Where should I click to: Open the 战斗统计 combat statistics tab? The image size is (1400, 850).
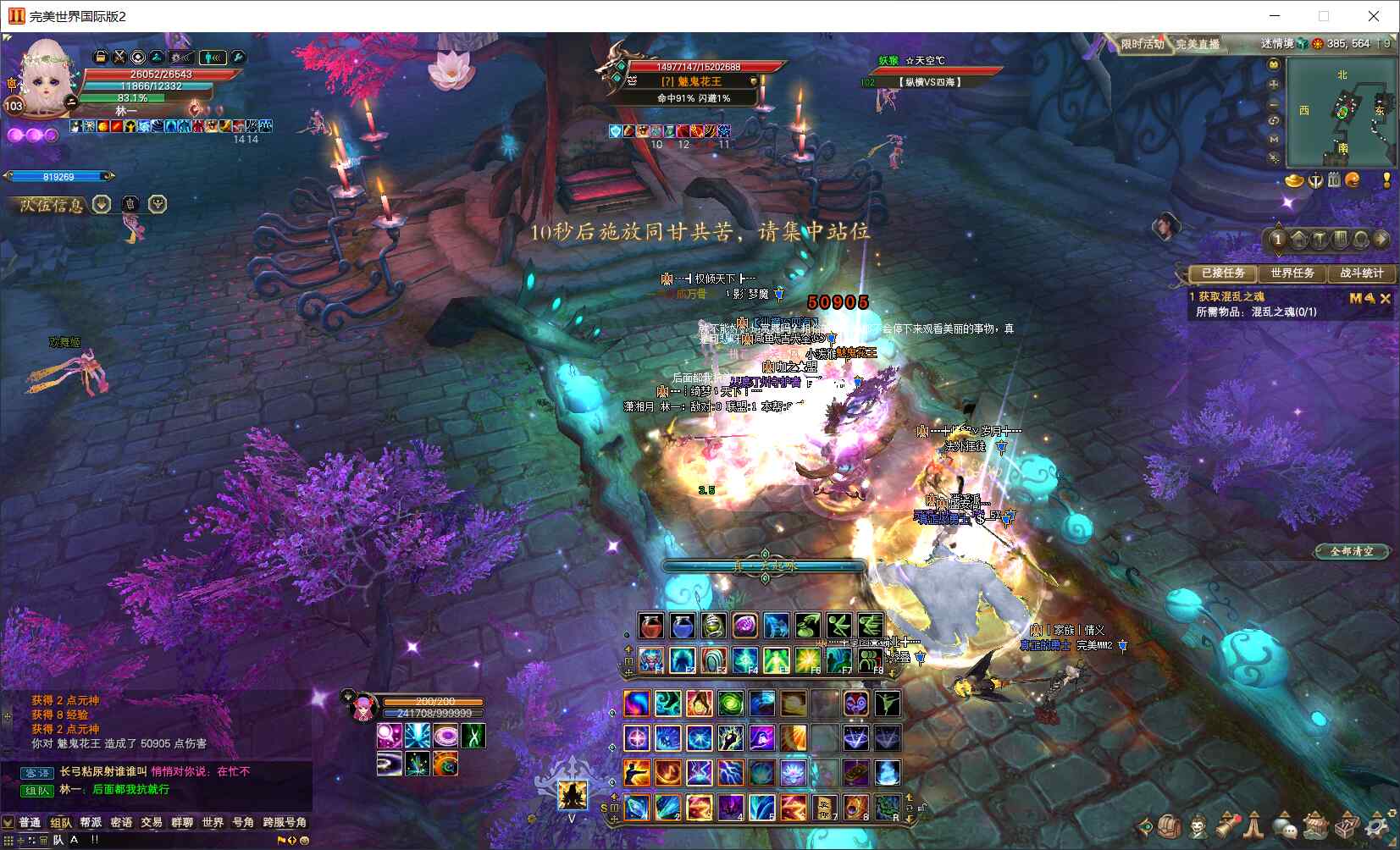pos(1361,273)
